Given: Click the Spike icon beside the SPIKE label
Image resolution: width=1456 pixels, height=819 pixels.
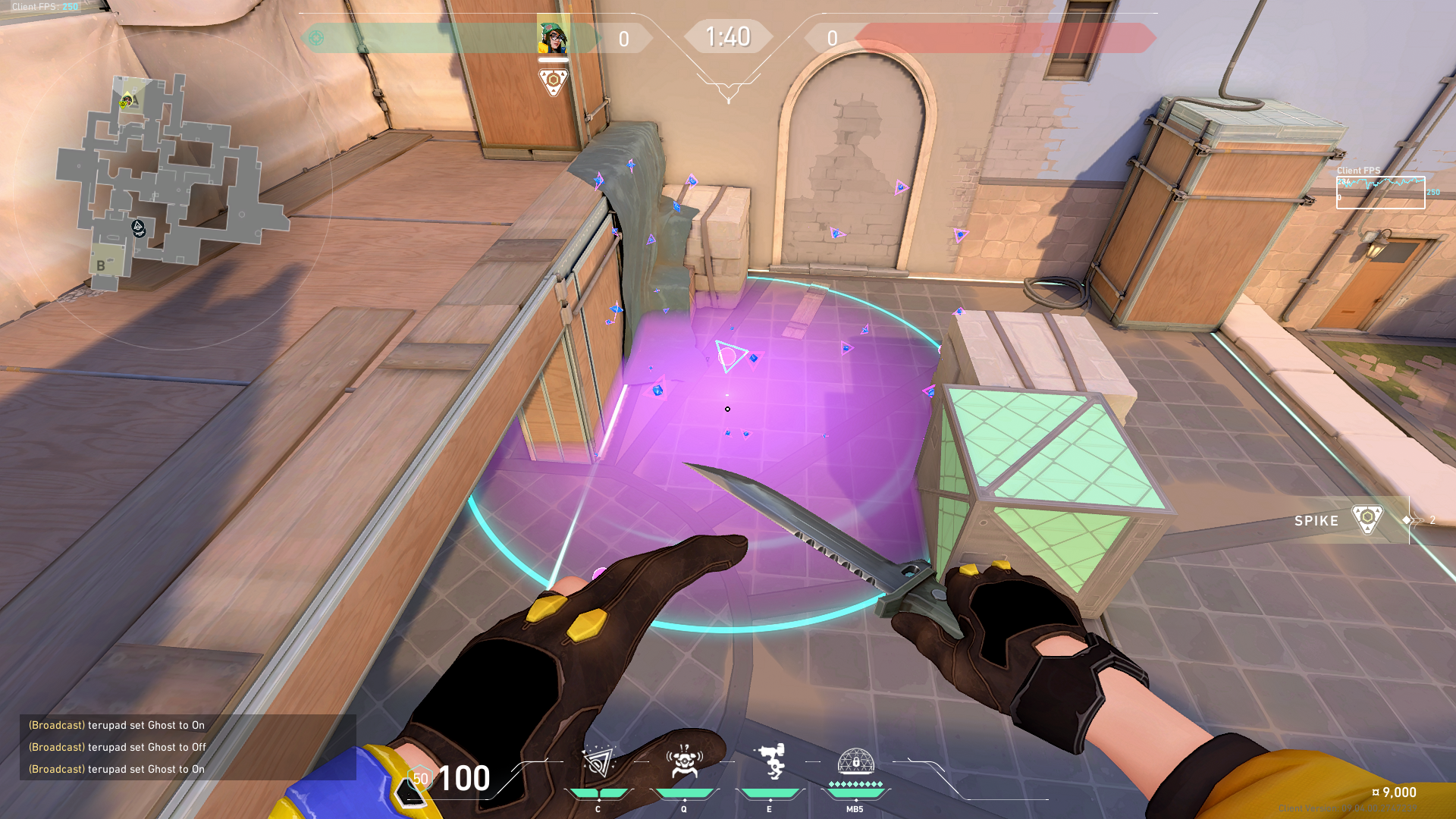Looking at the screenshot, I should (x=1370, y=520).
